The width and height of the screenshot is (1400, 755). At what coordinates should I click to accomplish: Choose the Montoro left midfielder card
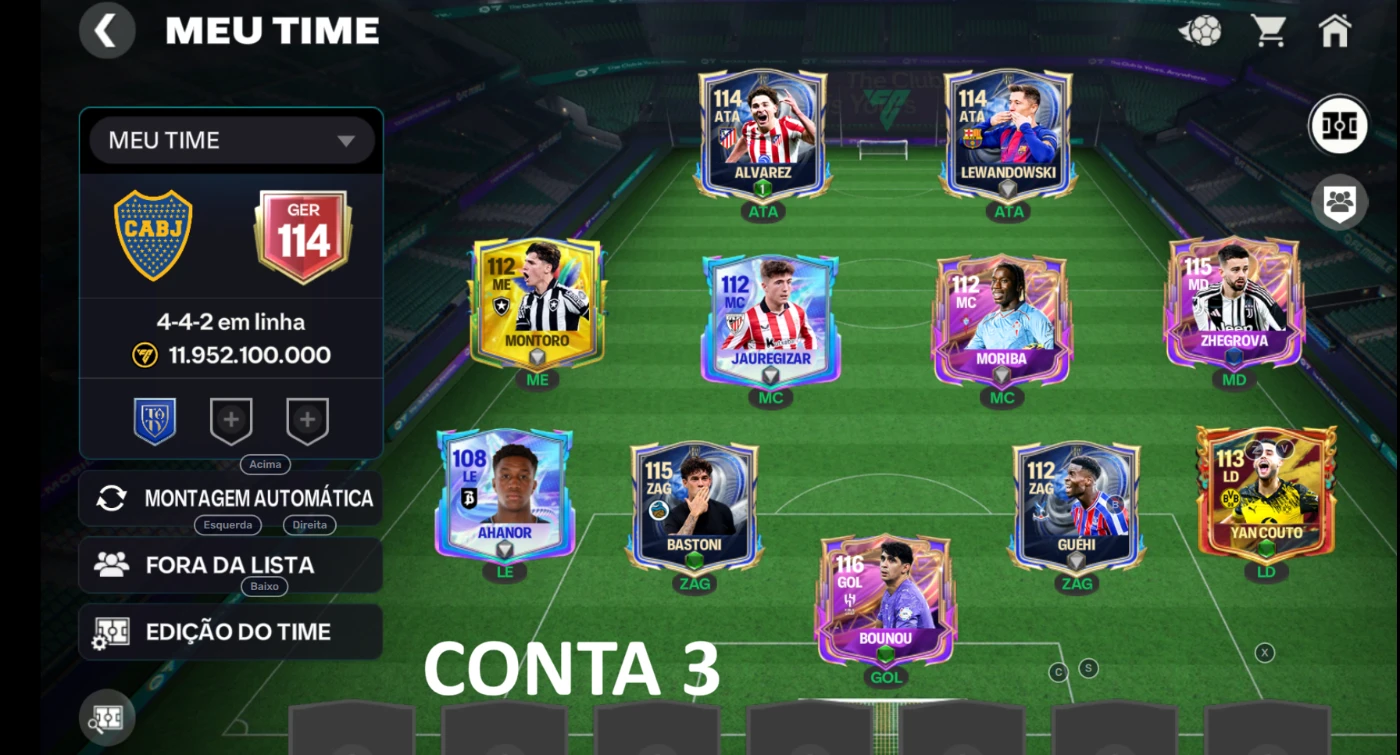click(537, 303)
